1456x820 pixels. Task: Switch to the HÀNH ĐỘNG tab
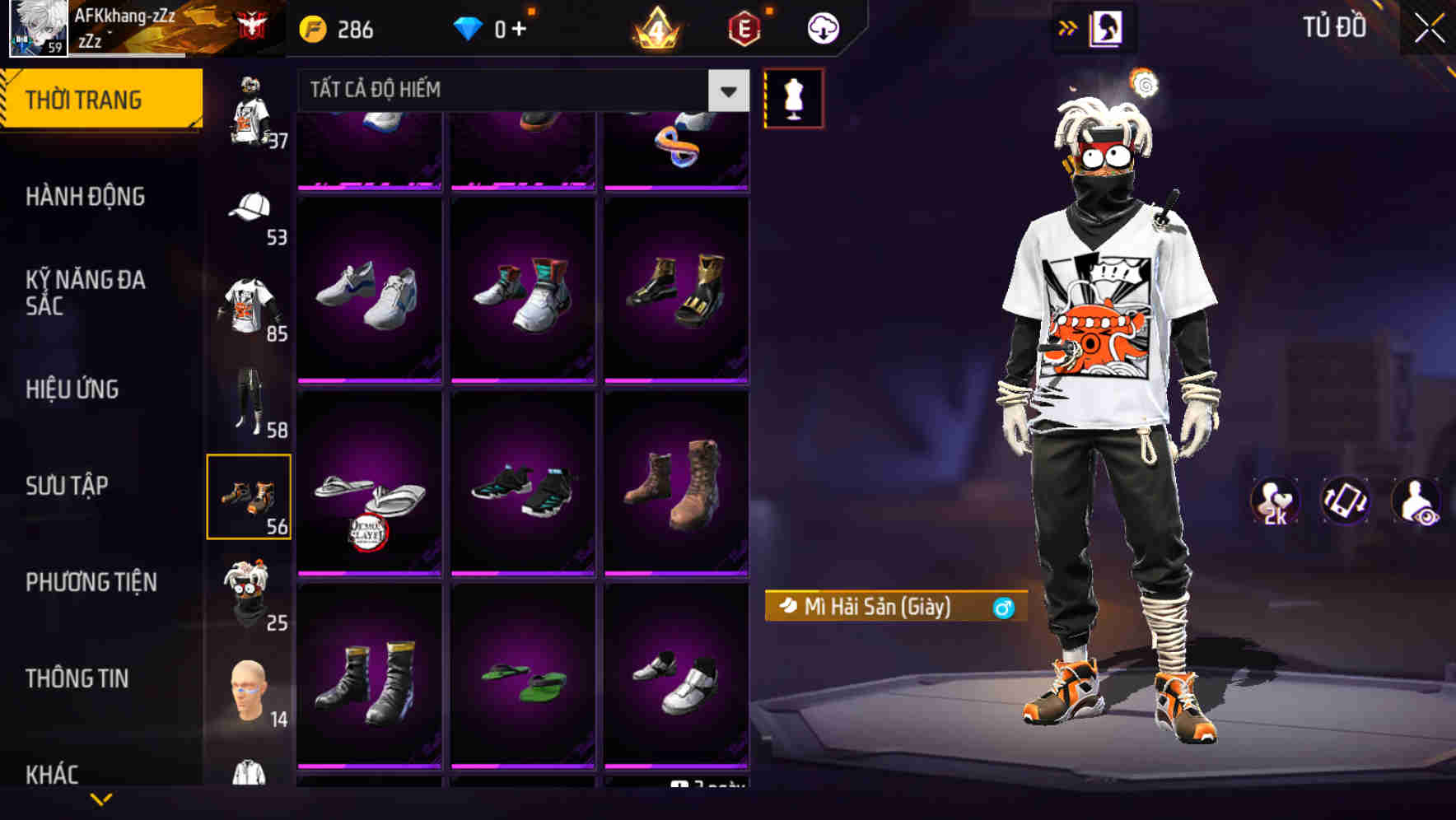[87, 197]
